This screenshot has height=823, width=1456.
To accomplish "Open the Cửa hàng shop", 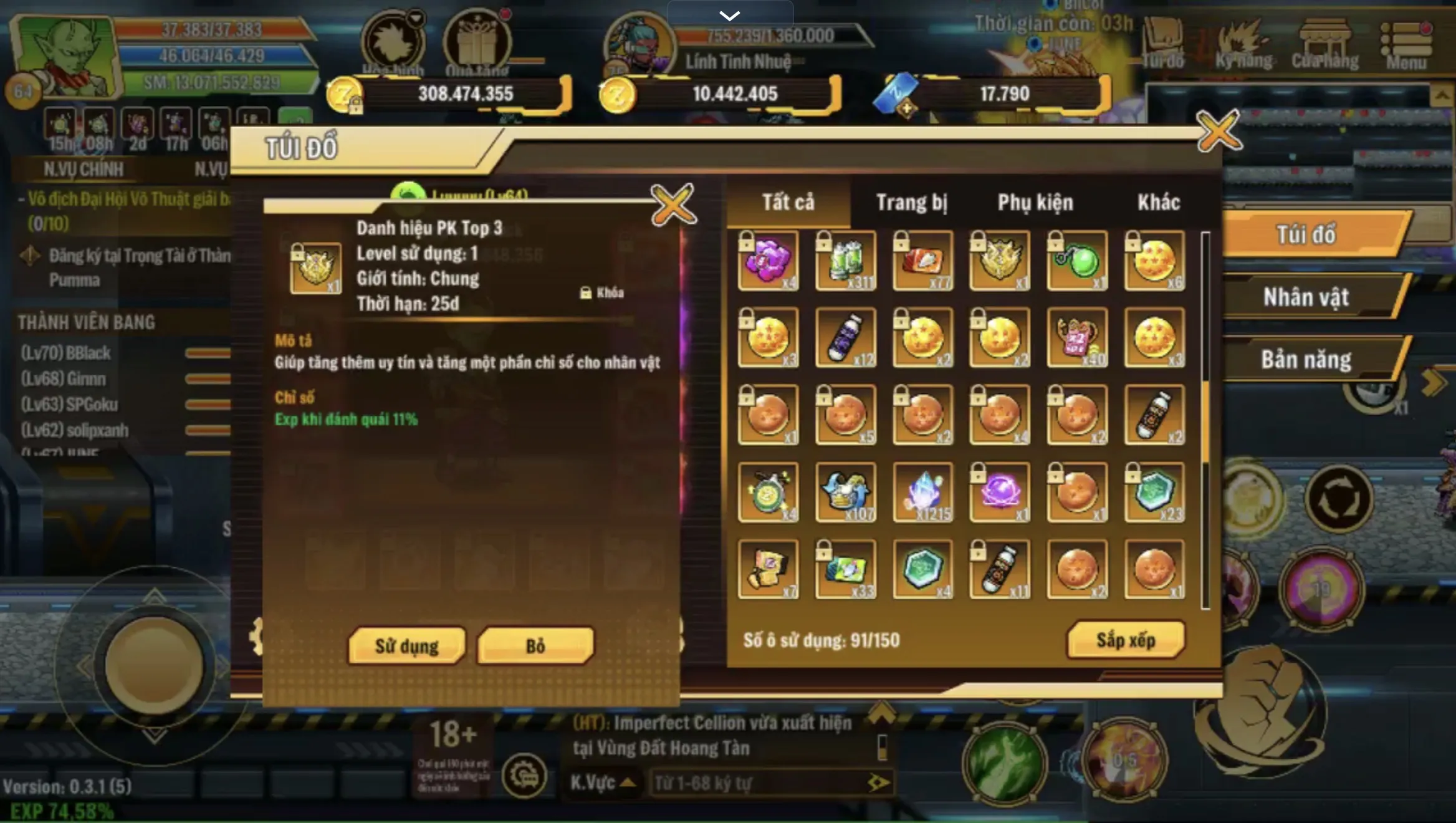I will point(1326,44).
